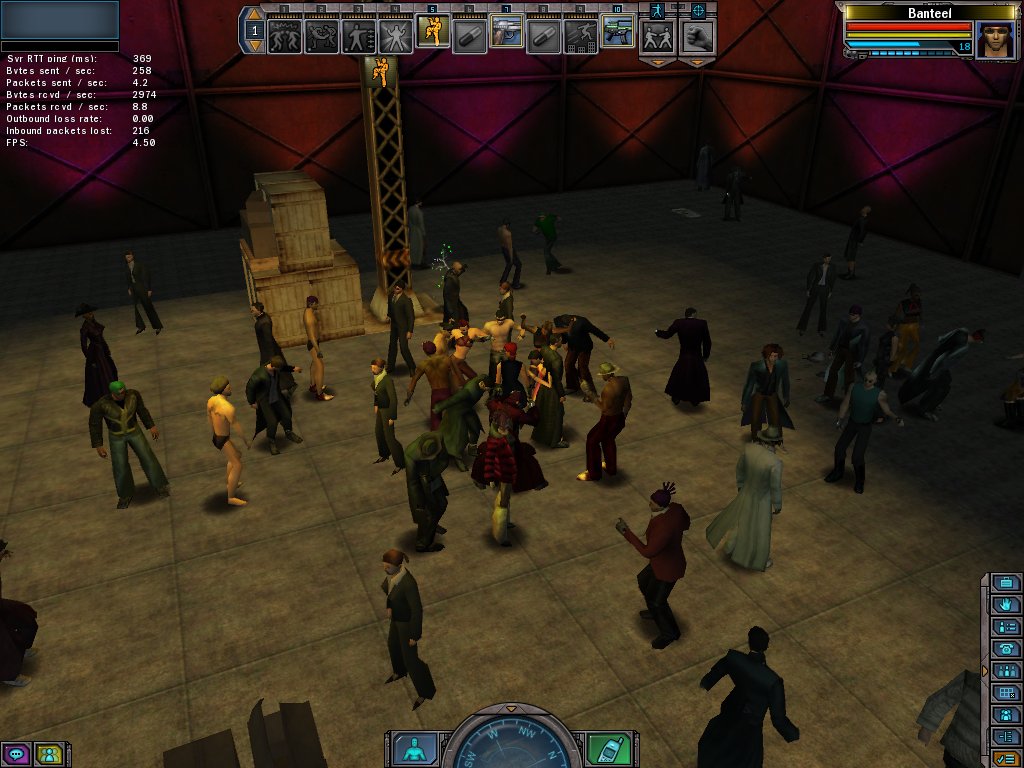Click the orange checklist button
The height and width of the screenshot is (768, 1024).
tap(1006, 759)
